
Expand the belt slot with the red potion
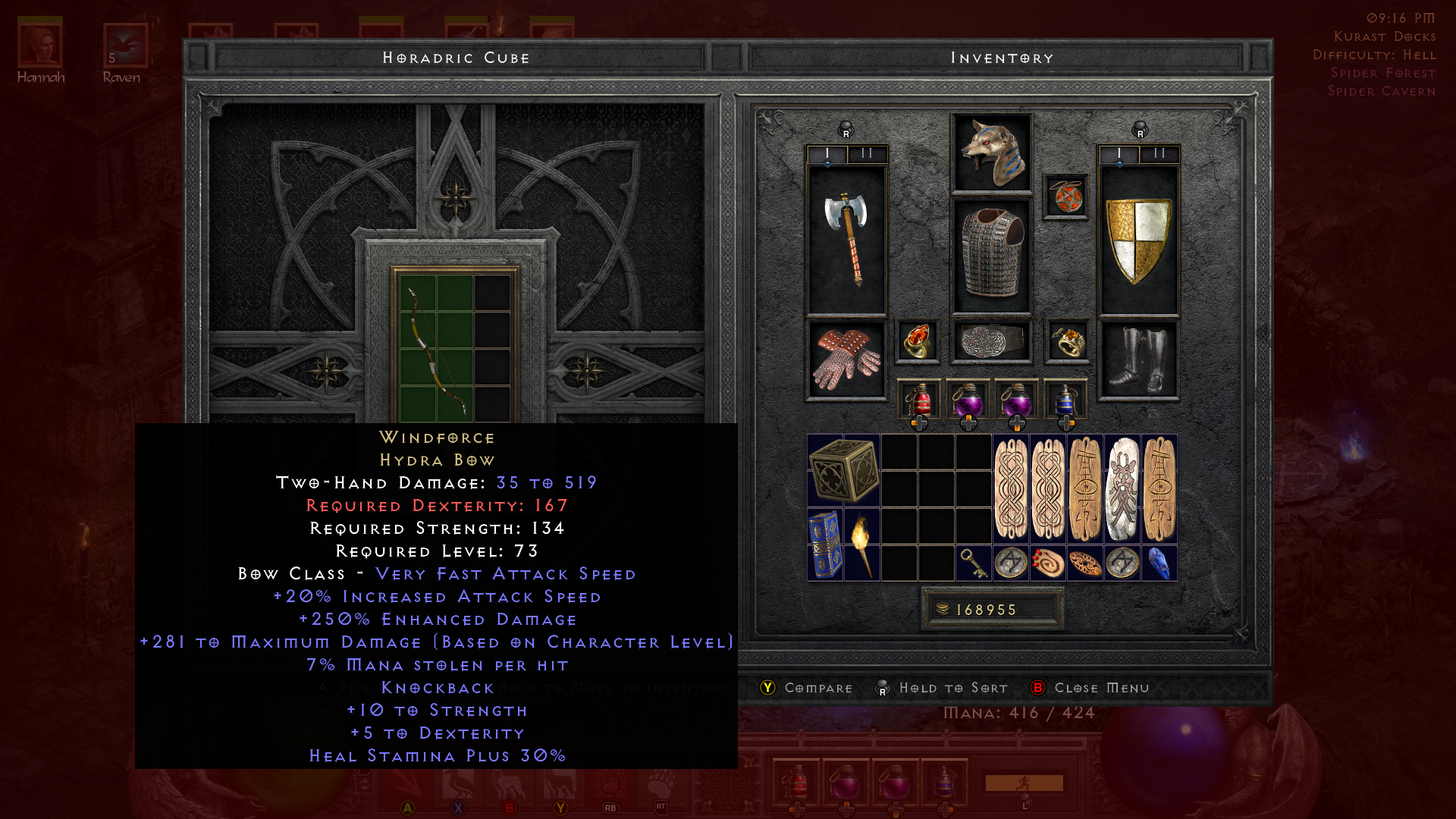tap(920, 425)
